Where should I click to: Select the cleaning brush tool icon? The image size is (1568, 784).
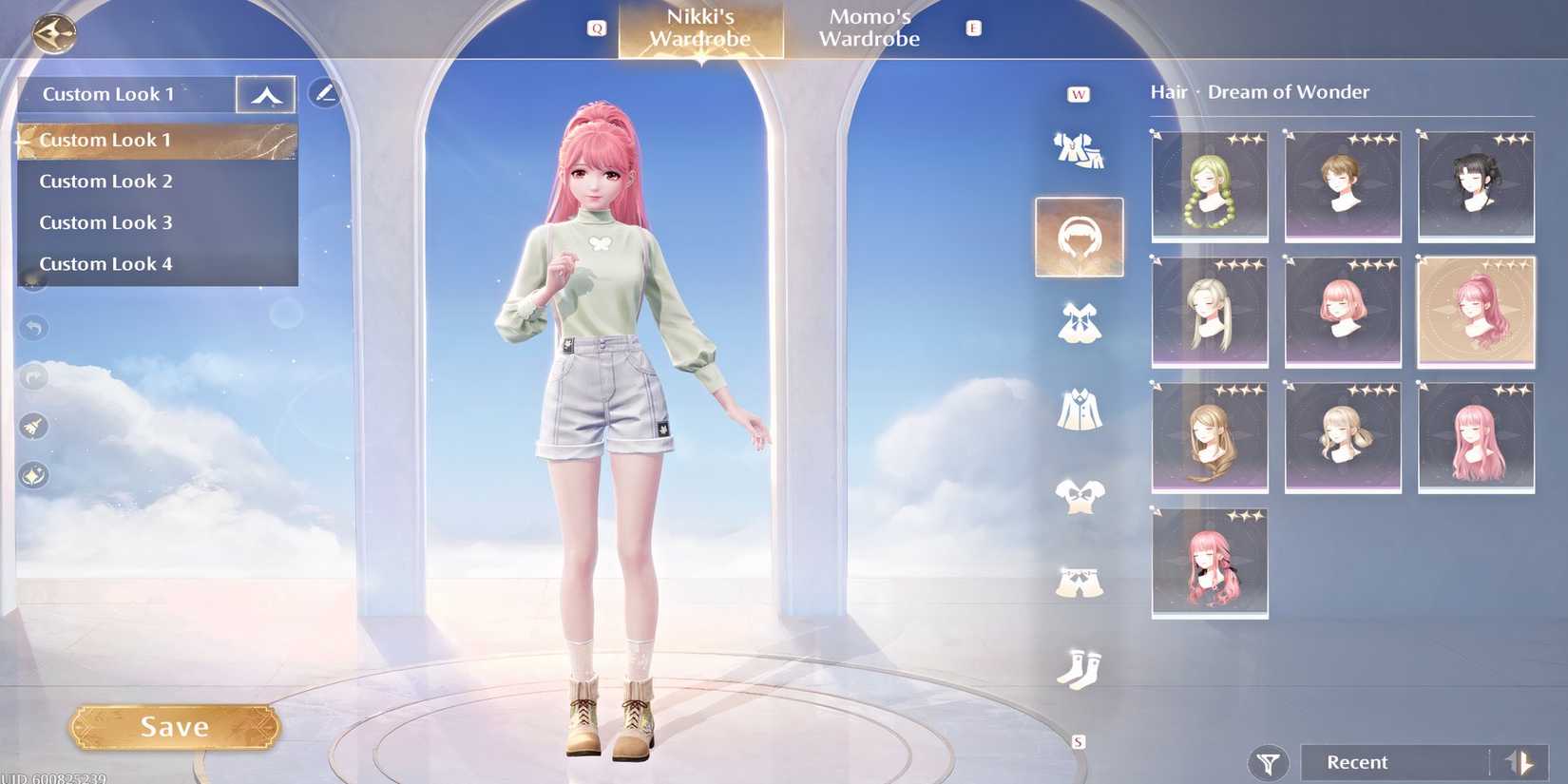point(34,426)
